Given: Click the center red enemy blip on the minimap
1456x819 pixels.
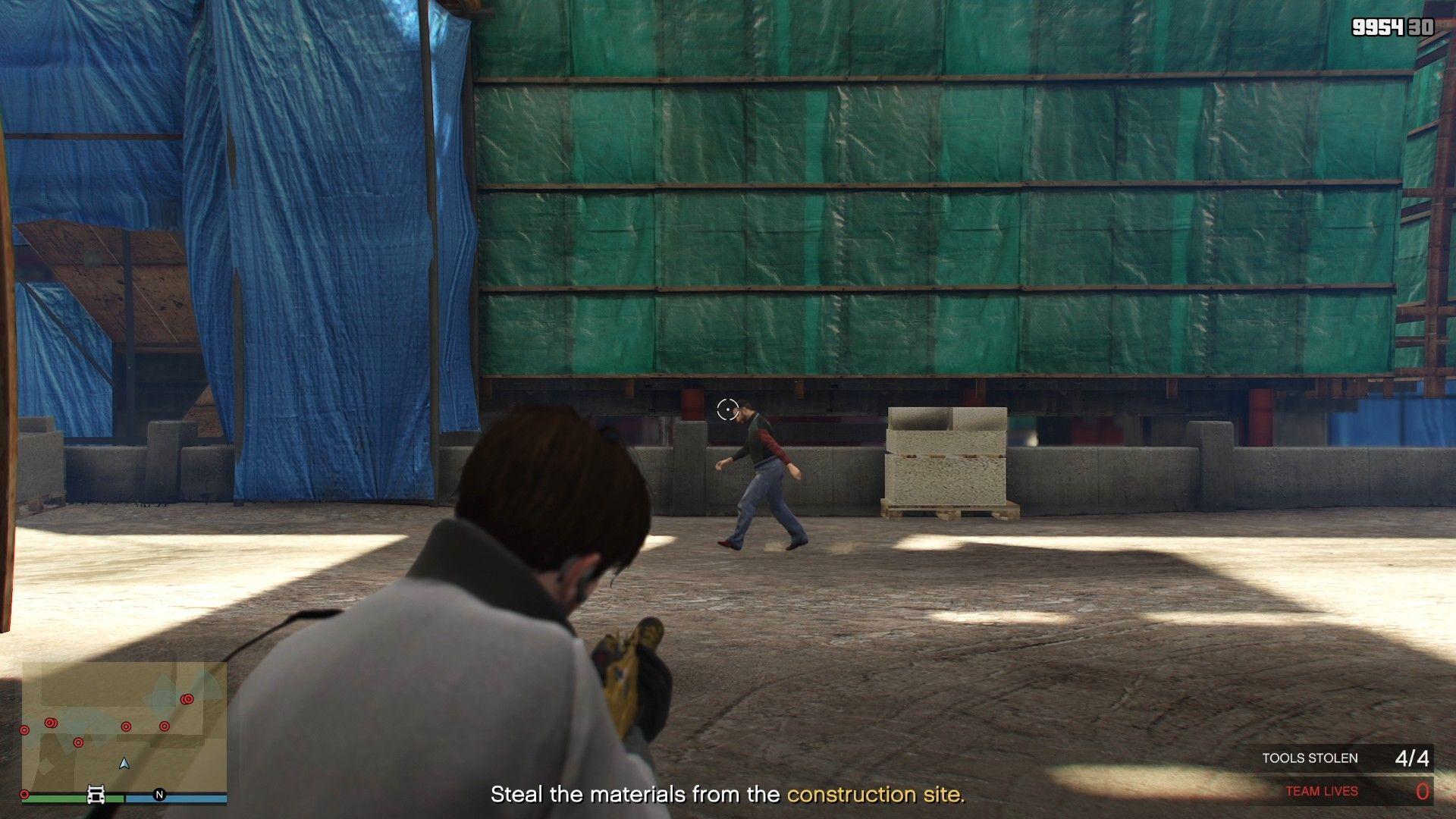Looking at the screenshot, I should (126, 726).
